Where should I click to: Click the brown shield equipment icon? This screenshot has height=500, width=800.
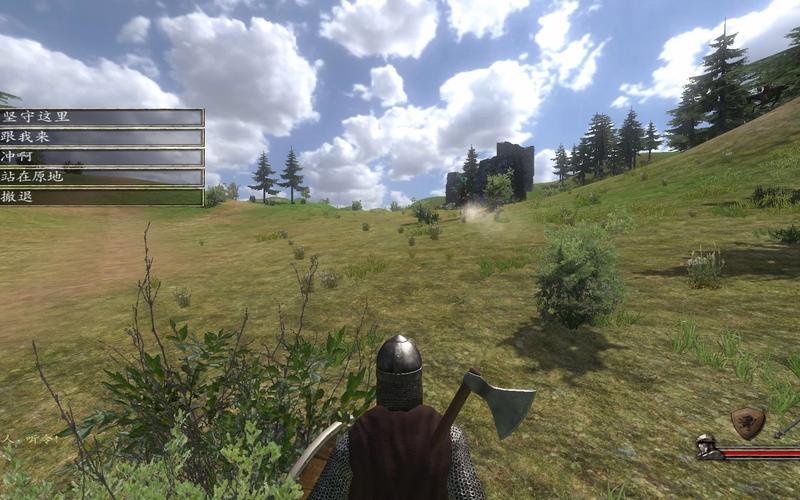(x=747, y=422)
